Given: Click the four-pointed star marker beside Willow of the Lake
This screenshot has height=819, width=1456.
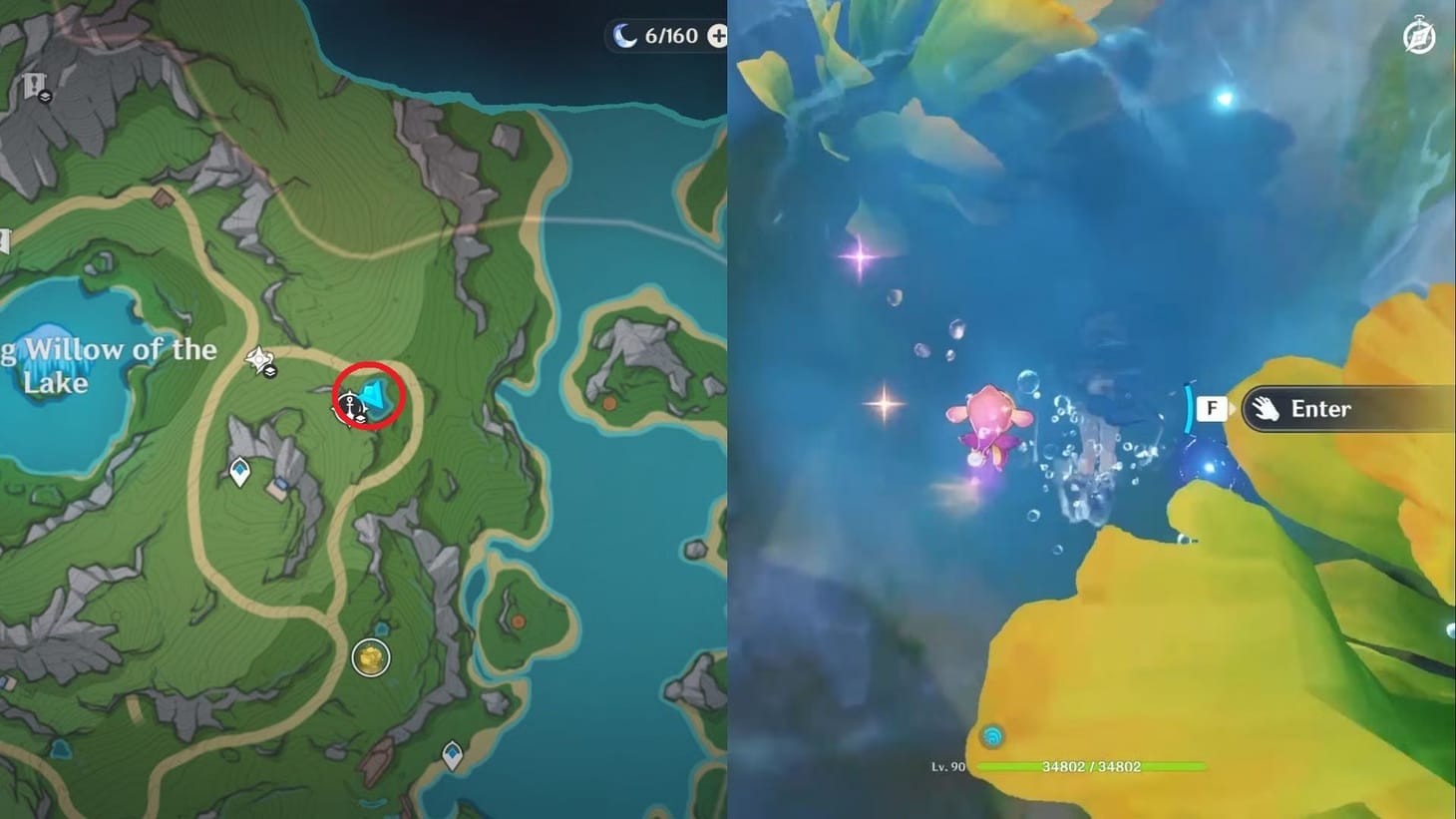Looking at the screenshot, I should [257, 358].
